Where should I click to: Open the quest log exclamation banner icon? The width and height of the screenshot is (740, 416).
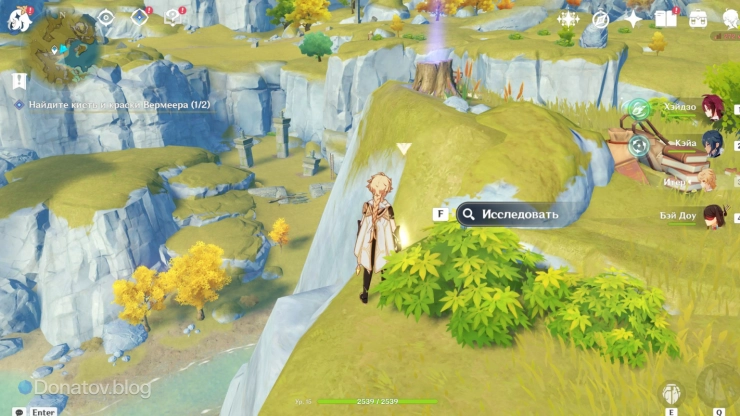point(19,81)
